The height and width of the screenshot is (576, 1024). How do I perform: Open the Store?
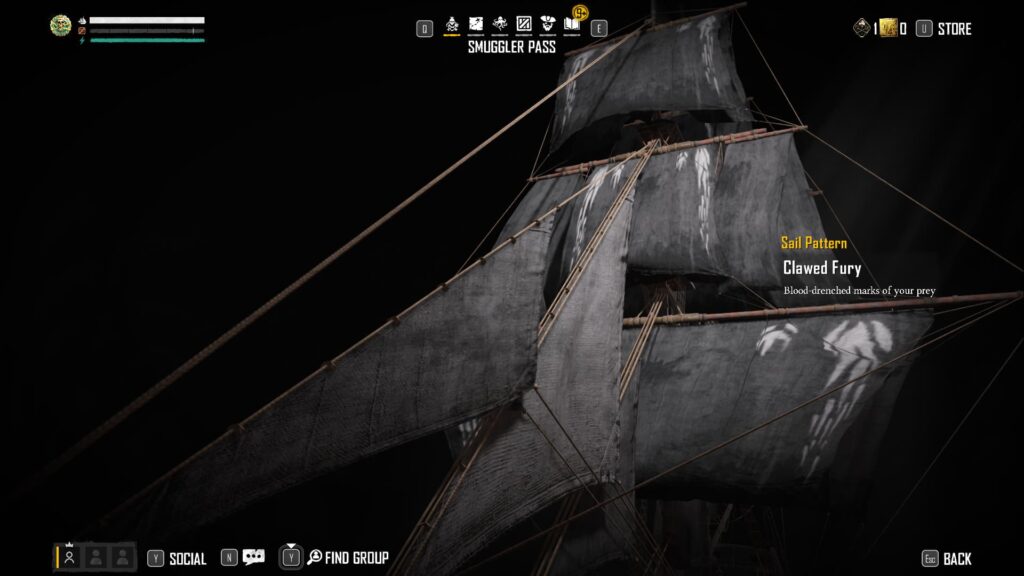coord(954,29)
